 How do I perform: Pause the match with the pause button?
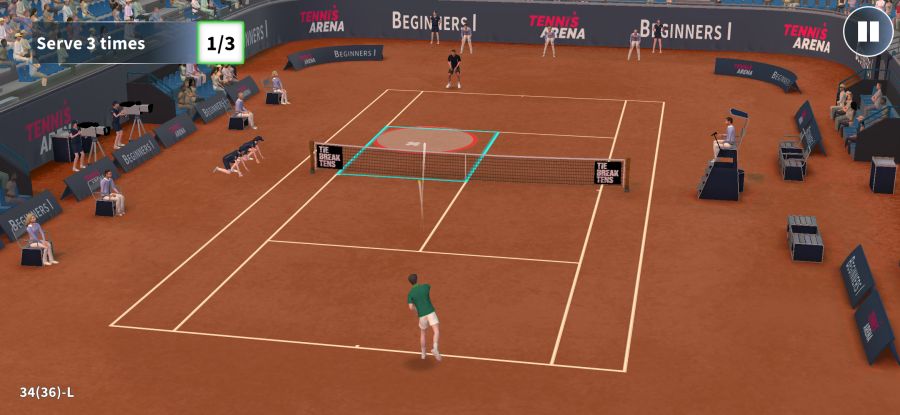867,32
